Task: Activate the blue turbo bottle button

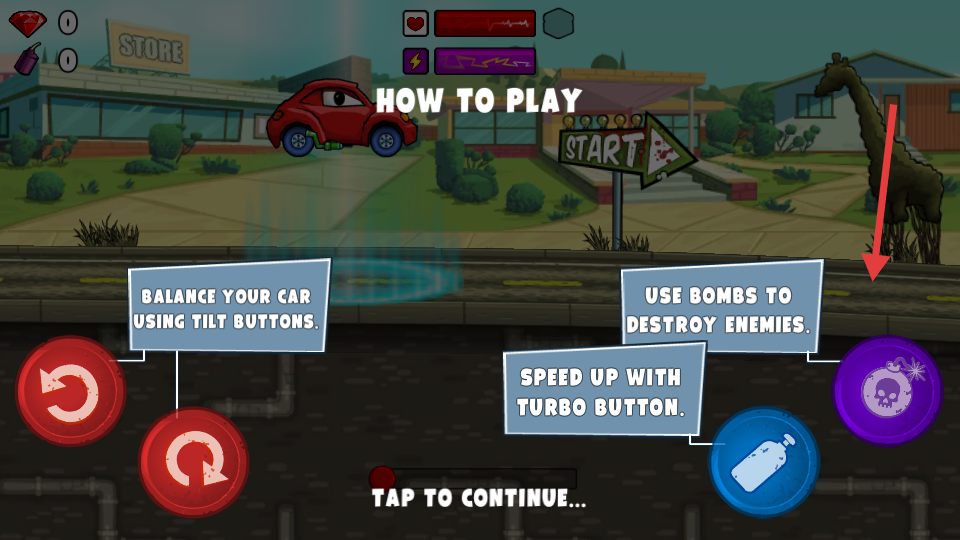Action: coord(764,462)
